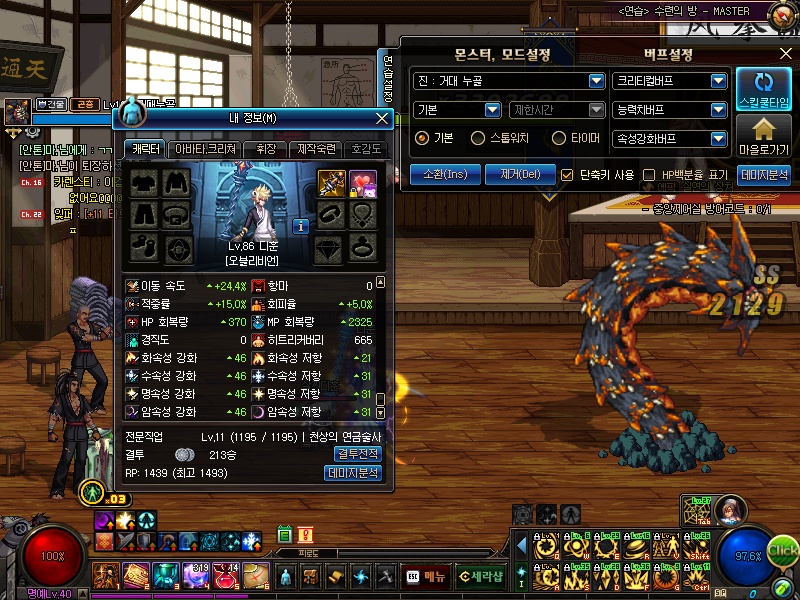Viewport: 800px width, 600px height.
Task: Show the 호감도 tab
Action: click(x=366, y=149)
